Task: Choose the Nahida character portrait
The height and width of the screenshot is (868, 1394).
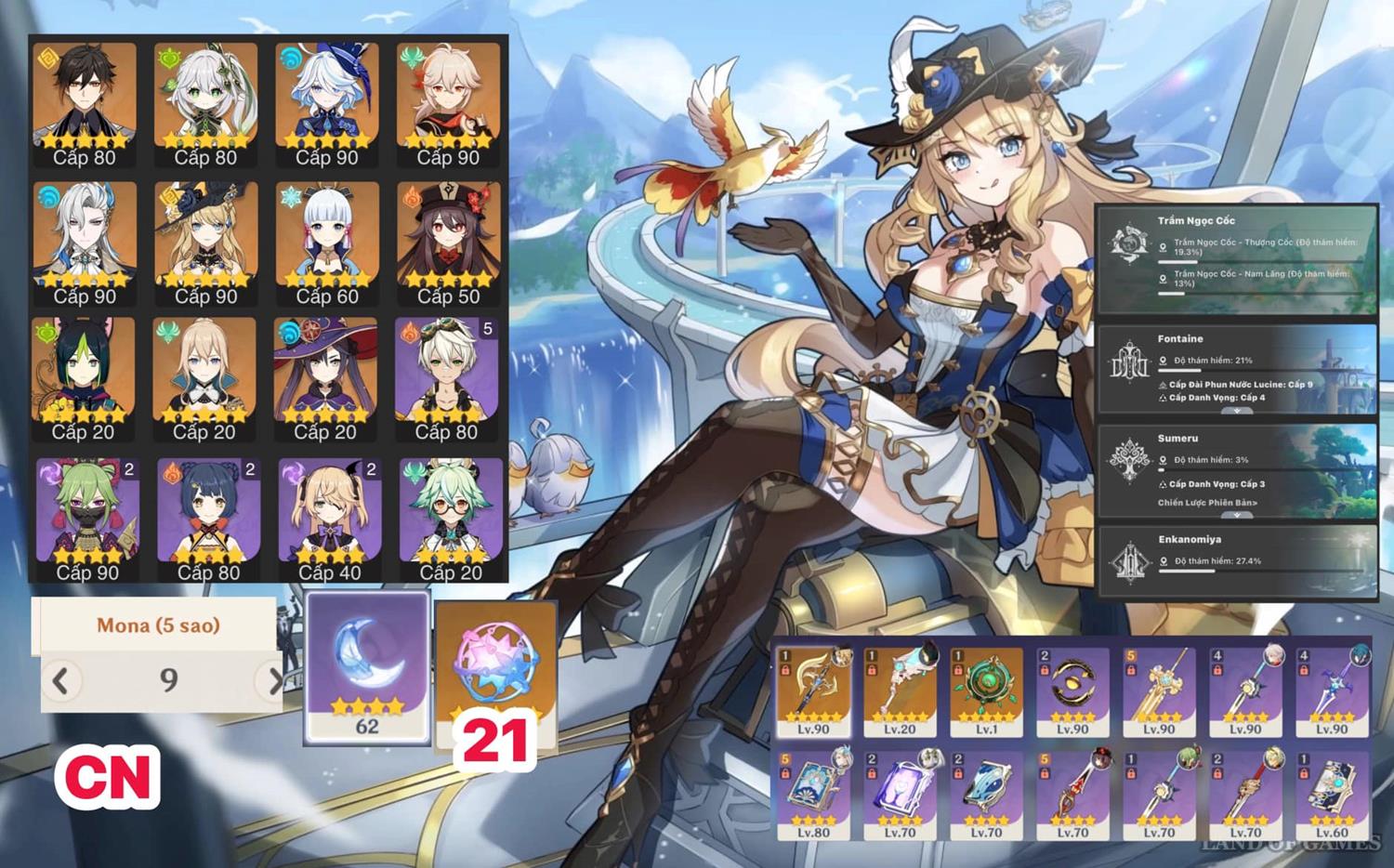Action: point(205,100)
